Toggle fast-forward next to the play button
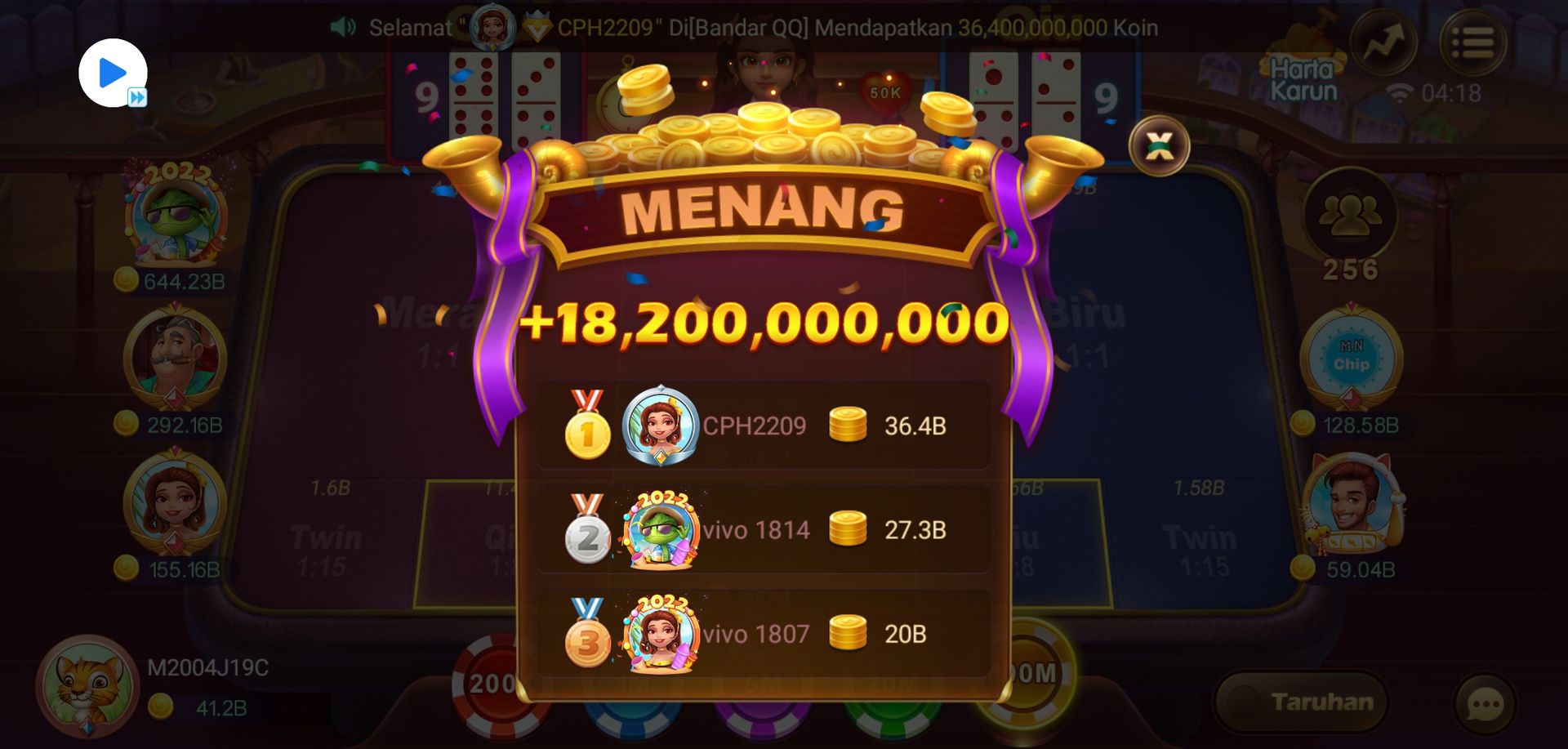1568x749 pixels. pos(139,96)
